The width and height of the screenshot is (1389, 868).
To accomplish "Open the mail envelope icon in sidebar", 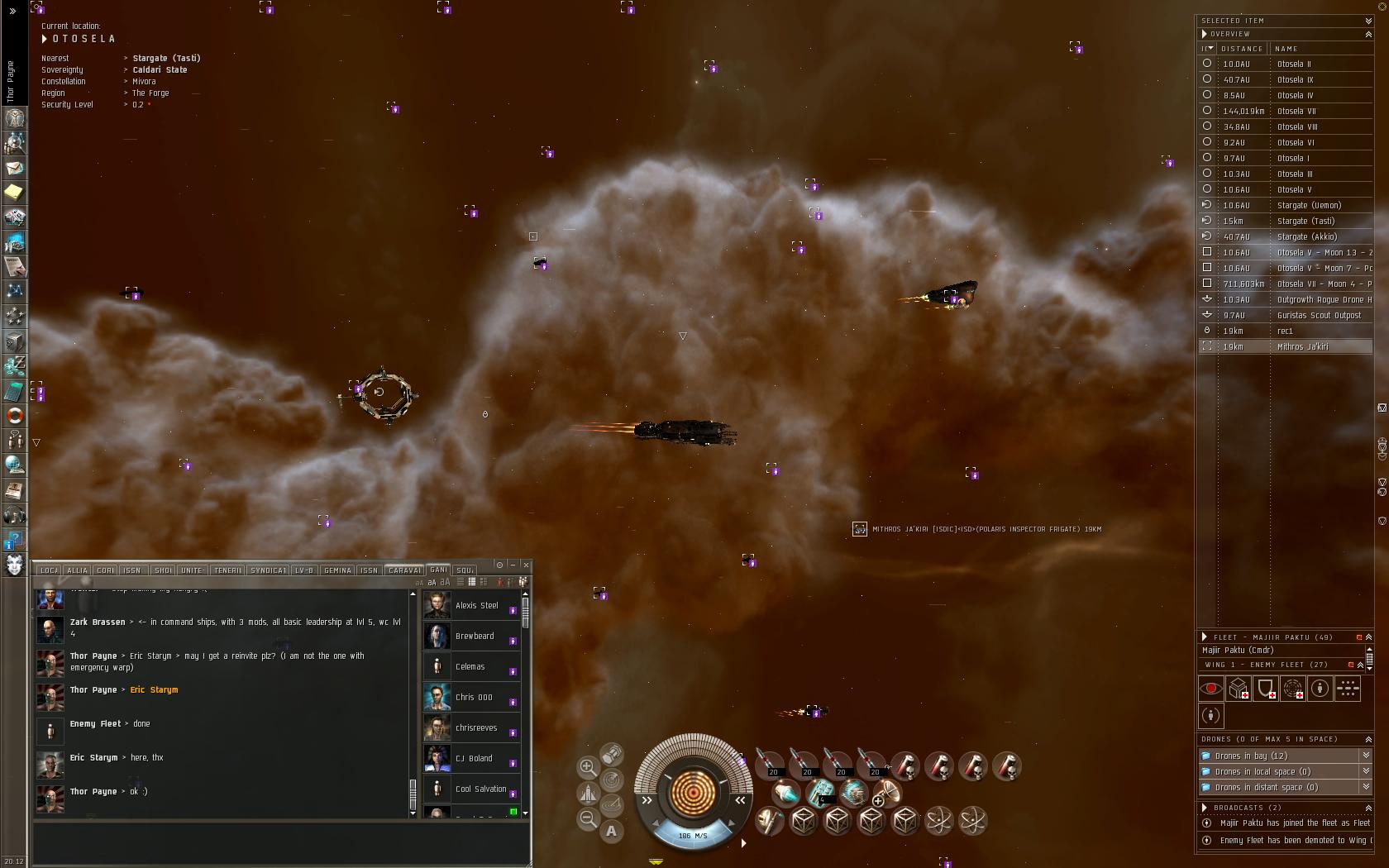I will pyautogui.click(x=14, y=168).
